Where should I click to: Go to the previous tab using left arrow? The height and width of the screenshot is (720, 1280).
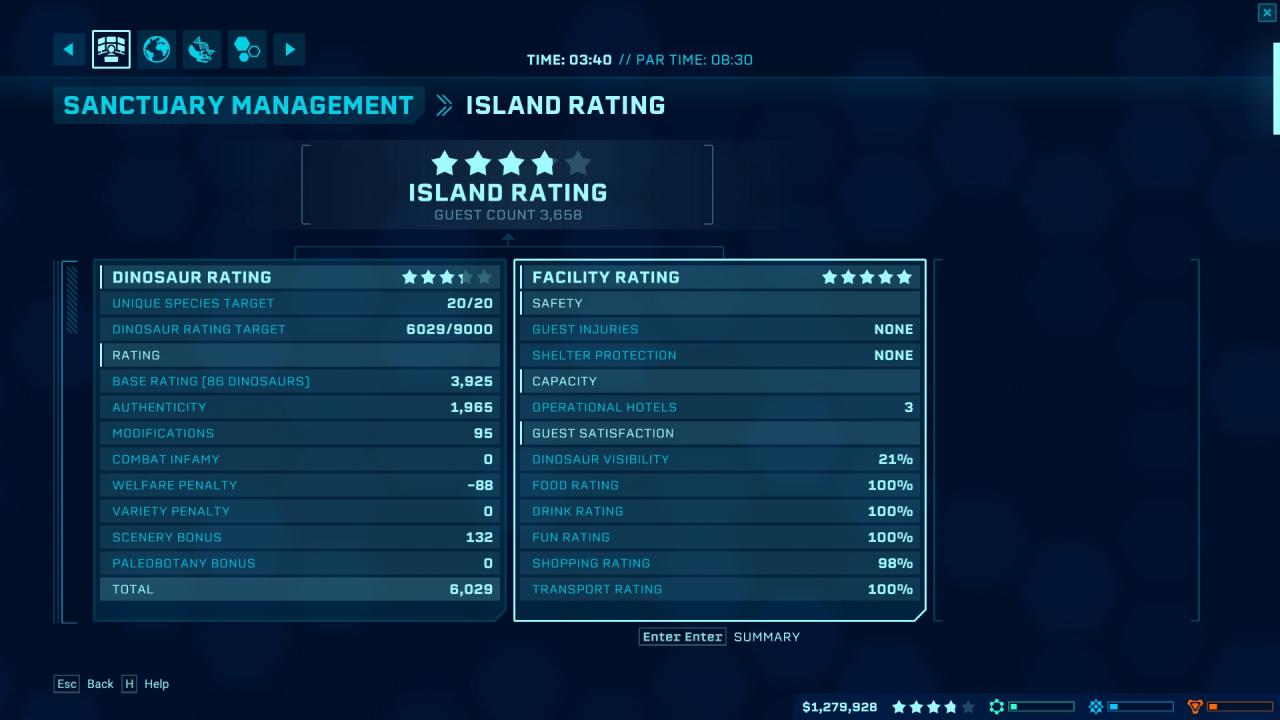(69, 49)
